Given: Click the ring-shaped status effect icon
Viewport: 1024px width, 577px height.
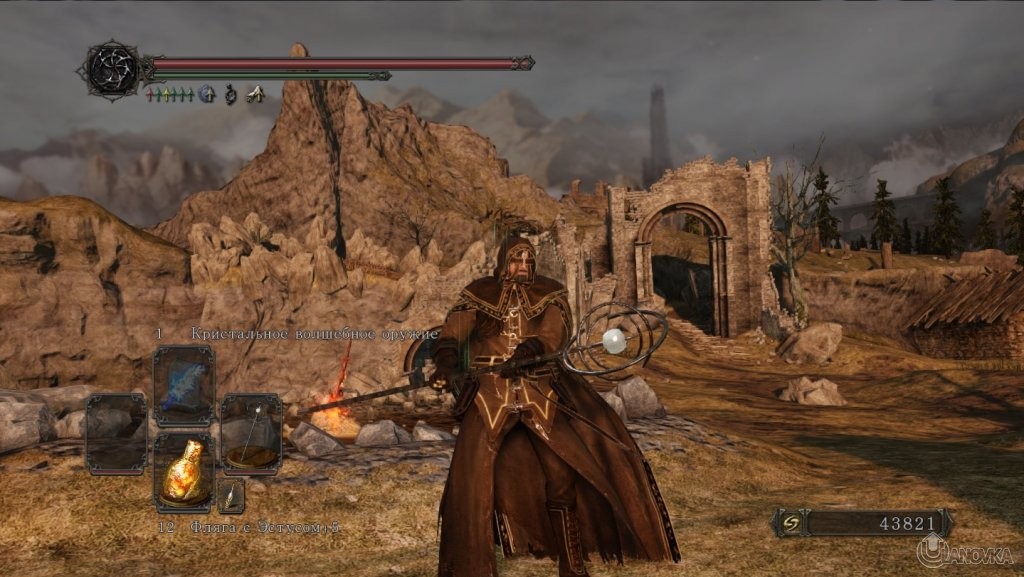Looking at the screenshot, I should 231,95.
